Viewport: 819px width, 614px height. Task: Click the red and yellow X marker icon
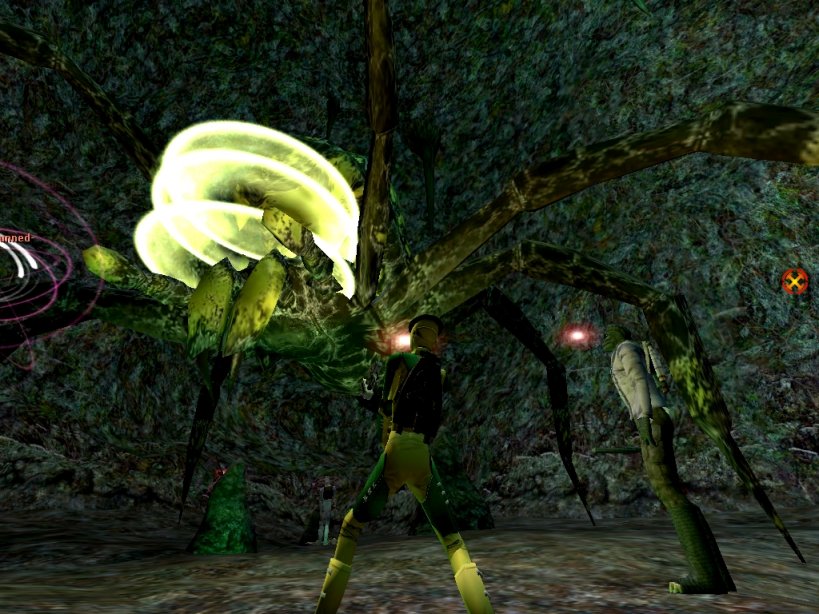pos(795,281)
